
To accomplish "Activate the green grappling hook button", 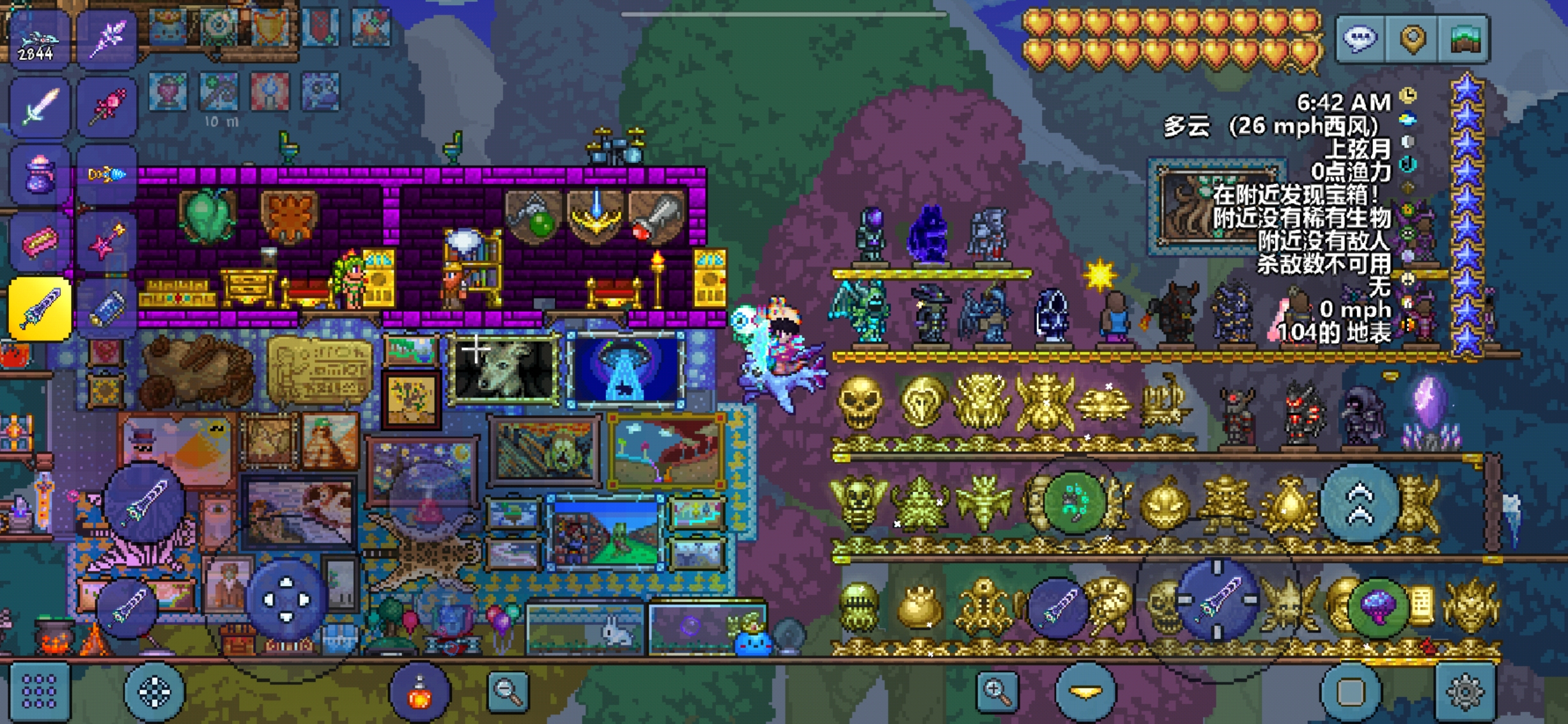I will tap(1075, 502).
